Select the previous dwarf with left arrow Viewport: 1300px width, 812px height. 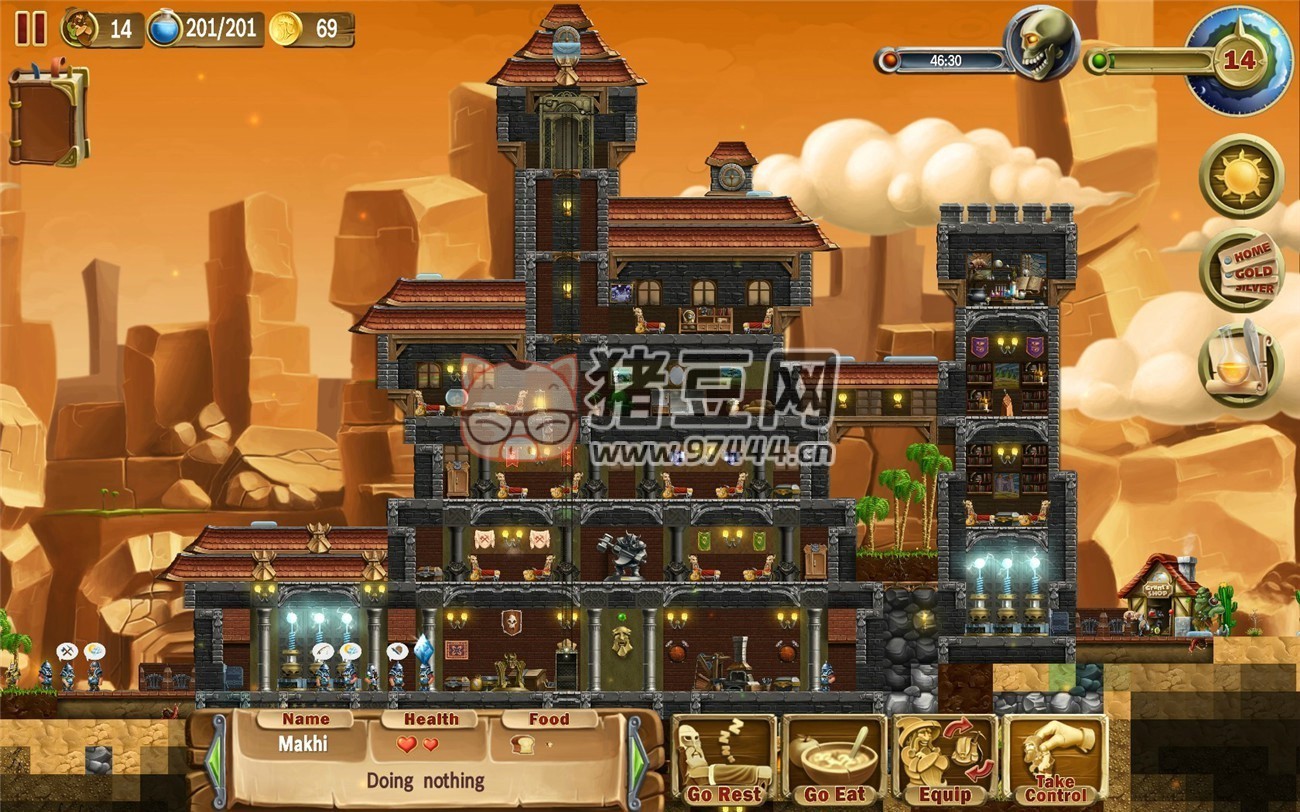[215, 762]
